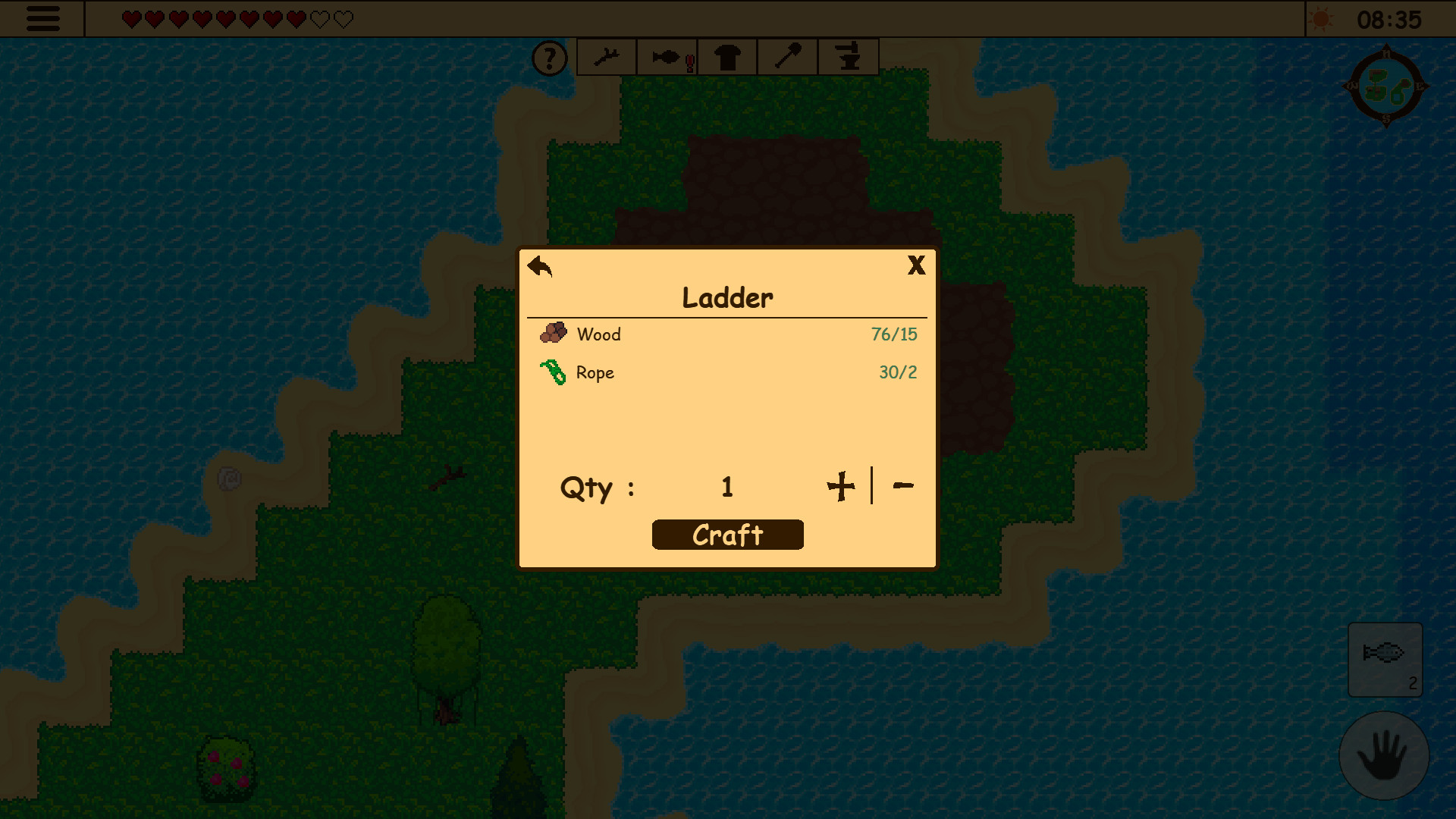Screen dimensions: 1456x819
Task: Click the Qty value field
Action: pyautogui.click(x=726, y=488)
